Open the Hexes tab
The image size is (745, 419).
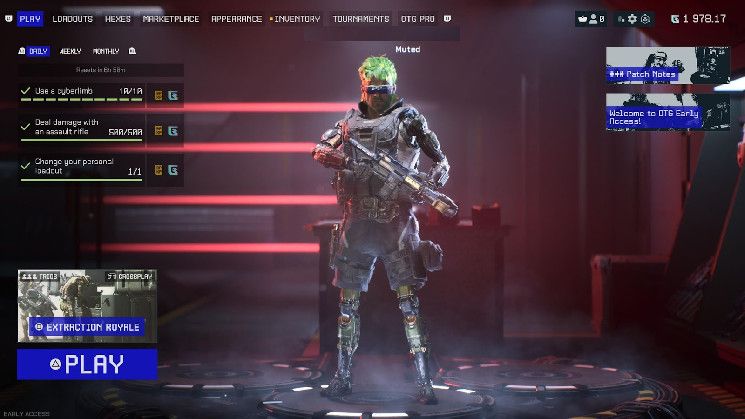pos(118,19)
